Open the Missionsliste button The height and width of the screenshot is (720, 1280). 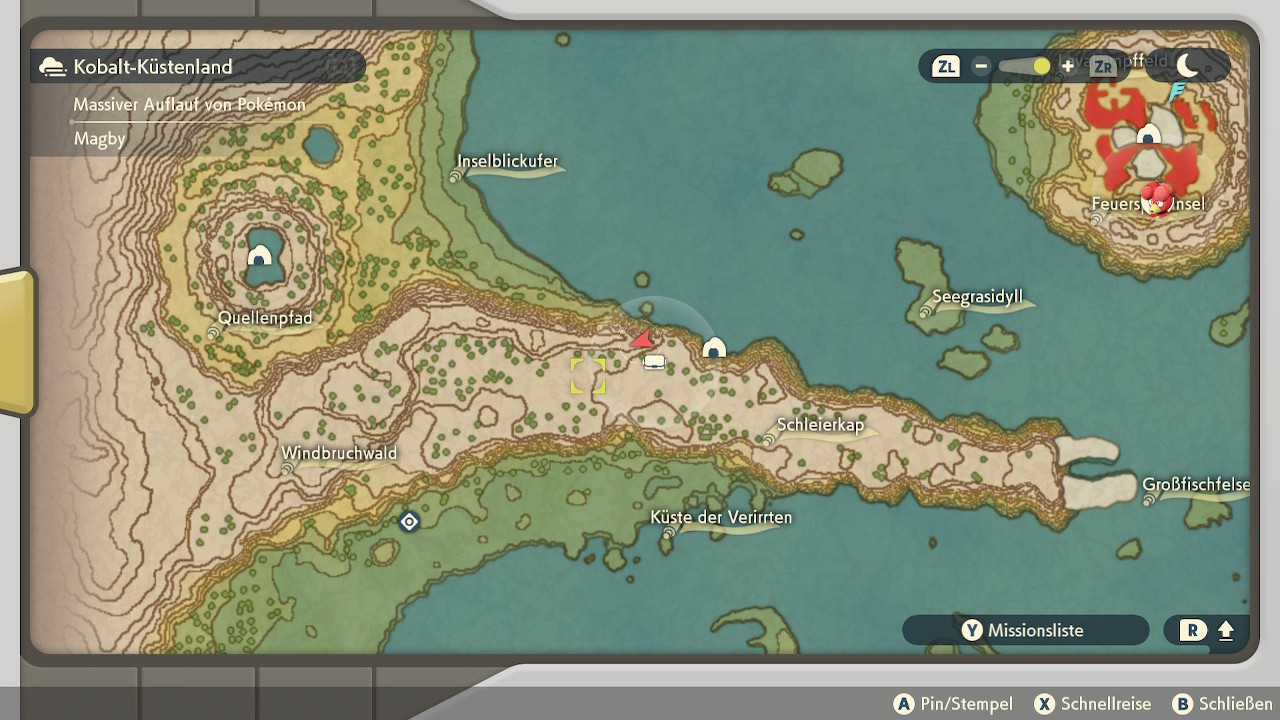(1025, 630)
